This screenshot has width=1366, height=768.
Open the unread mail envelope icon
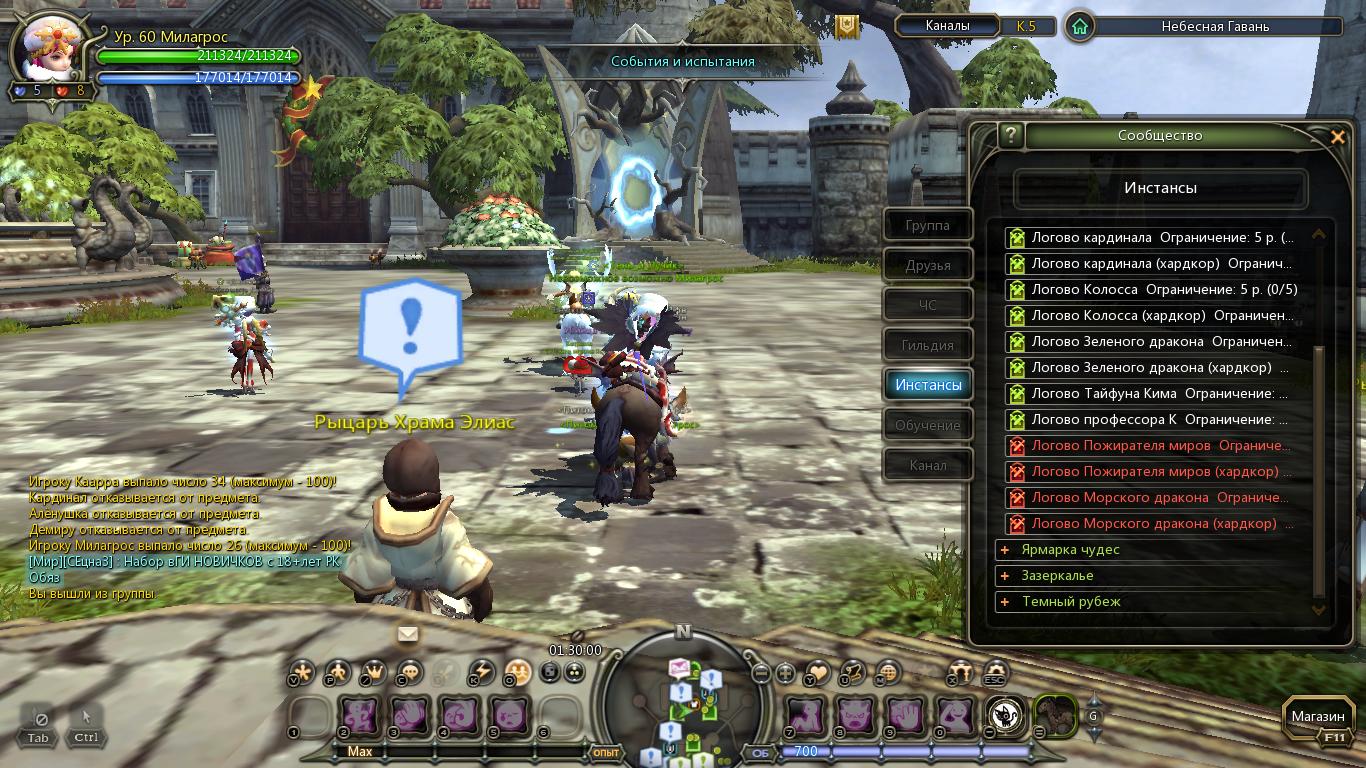pyautogui.click(x=408, y=634)
